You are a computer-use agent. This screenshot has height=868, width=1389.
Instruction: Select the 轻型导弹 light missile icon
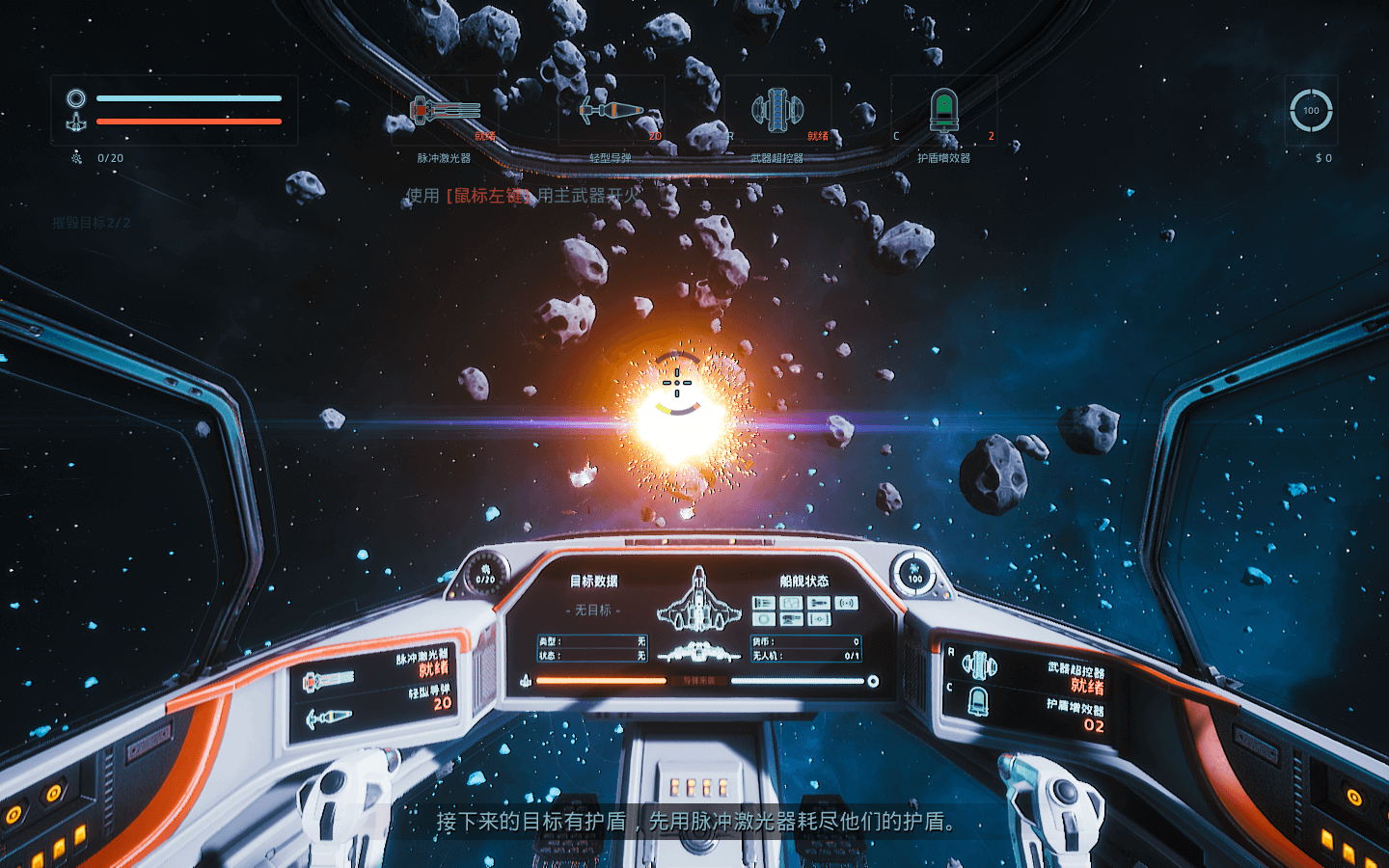click(x=611, y=111)
